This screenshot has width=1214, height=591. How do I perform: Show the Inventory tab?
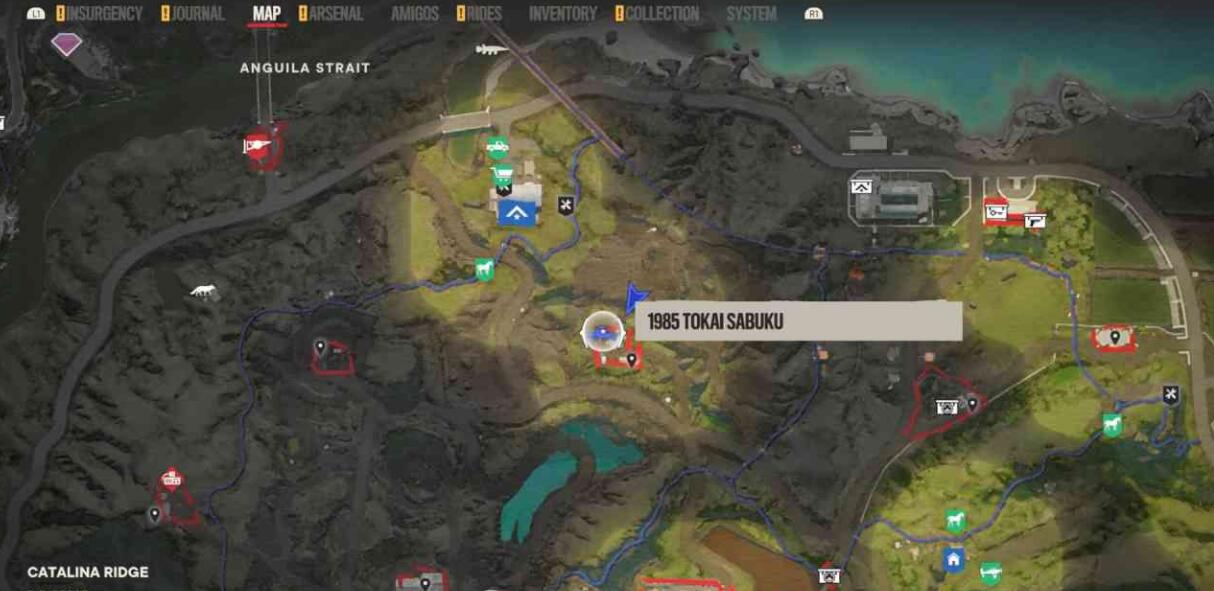(562, 14)
